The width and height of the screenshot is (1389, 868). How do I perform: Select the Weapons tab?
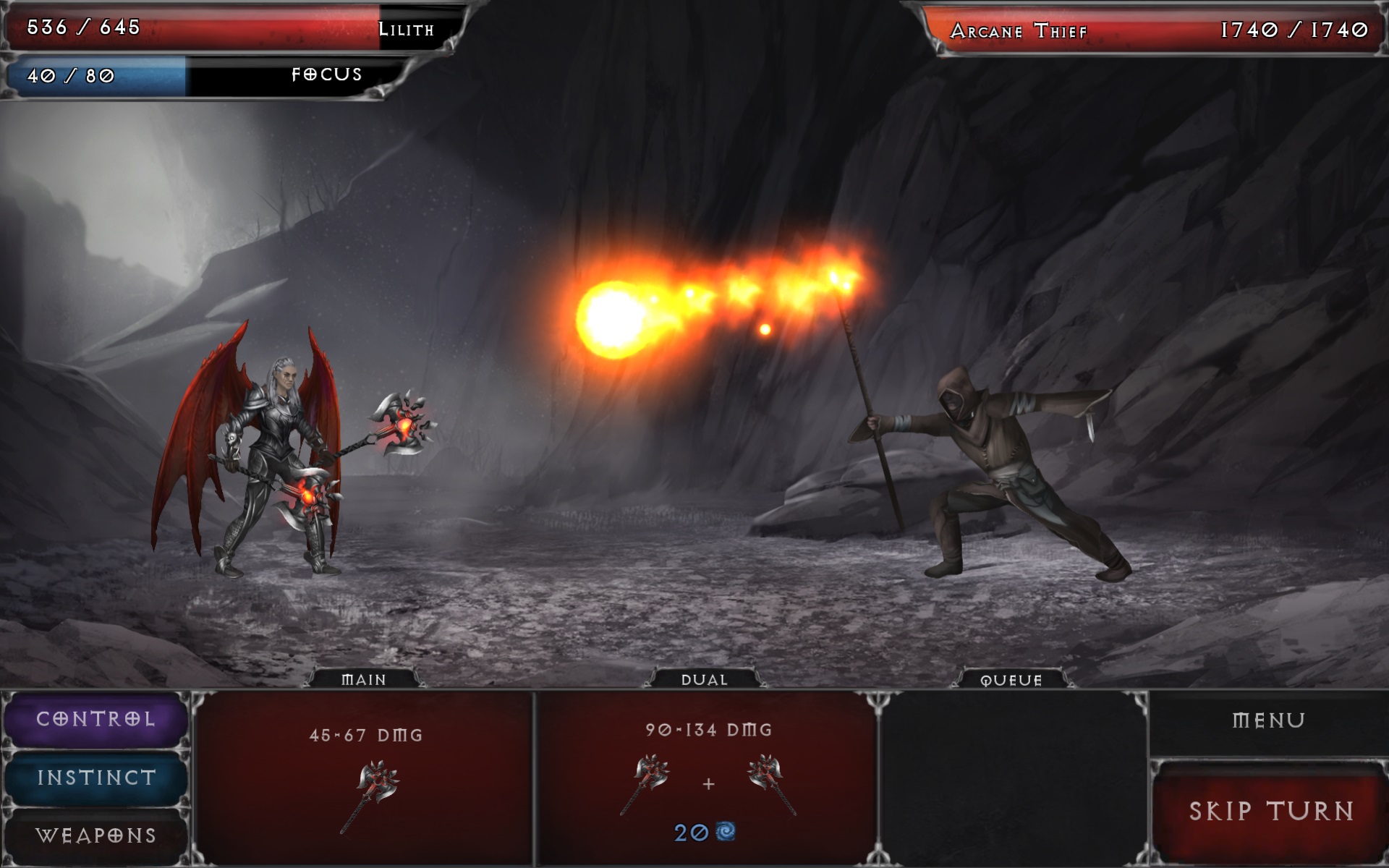point(96,835)
